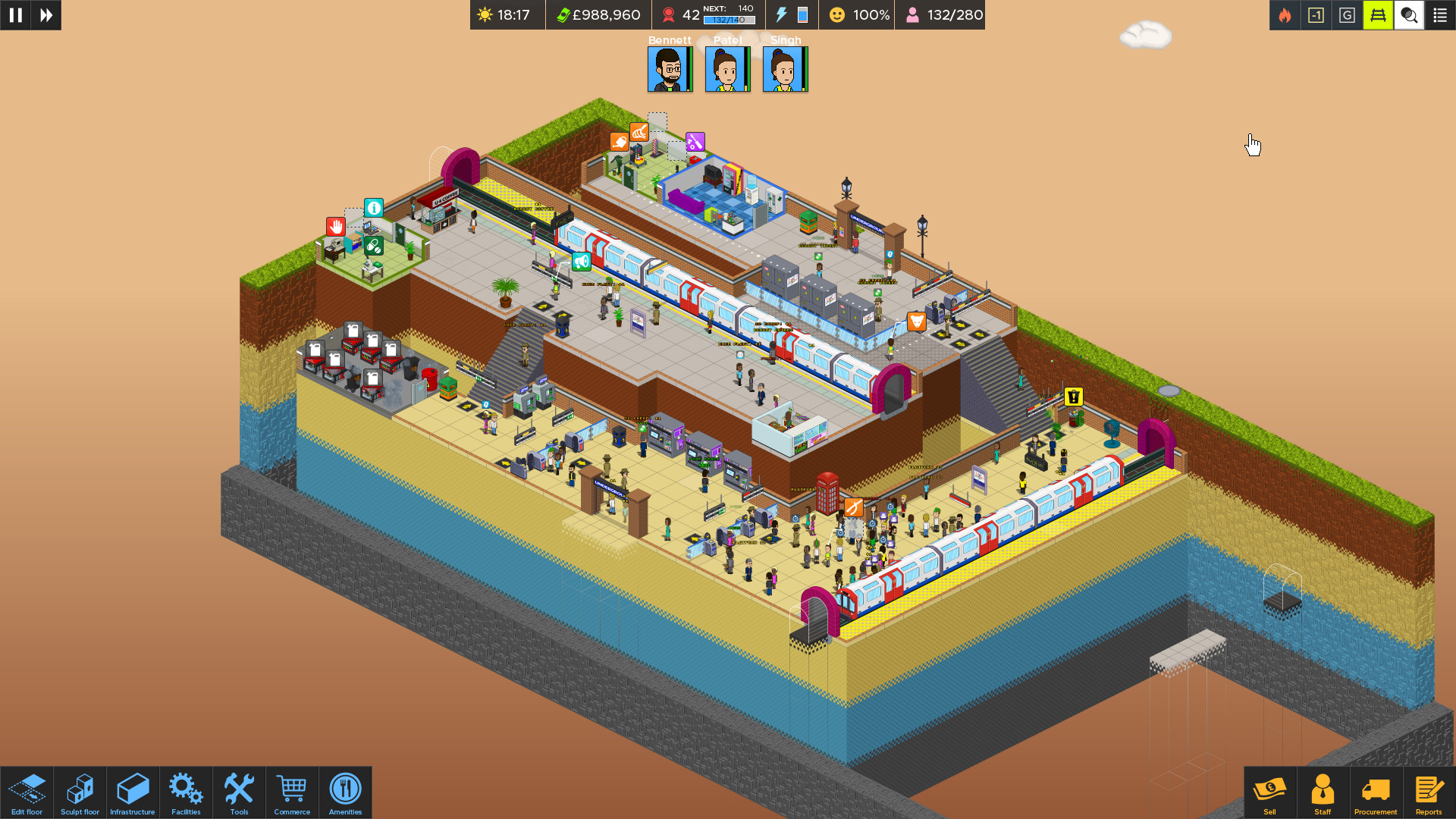Click the heat overlay flame icon

1285,15
